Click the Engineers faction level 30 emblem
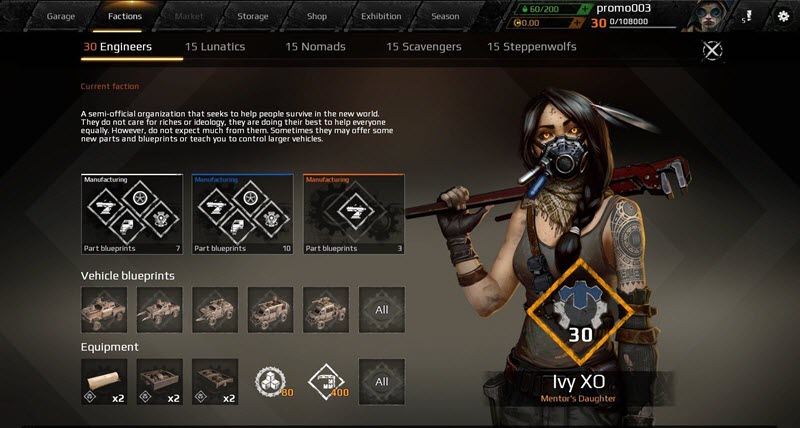The height and width of the screenshot is (428, 800). click(581, 309)
